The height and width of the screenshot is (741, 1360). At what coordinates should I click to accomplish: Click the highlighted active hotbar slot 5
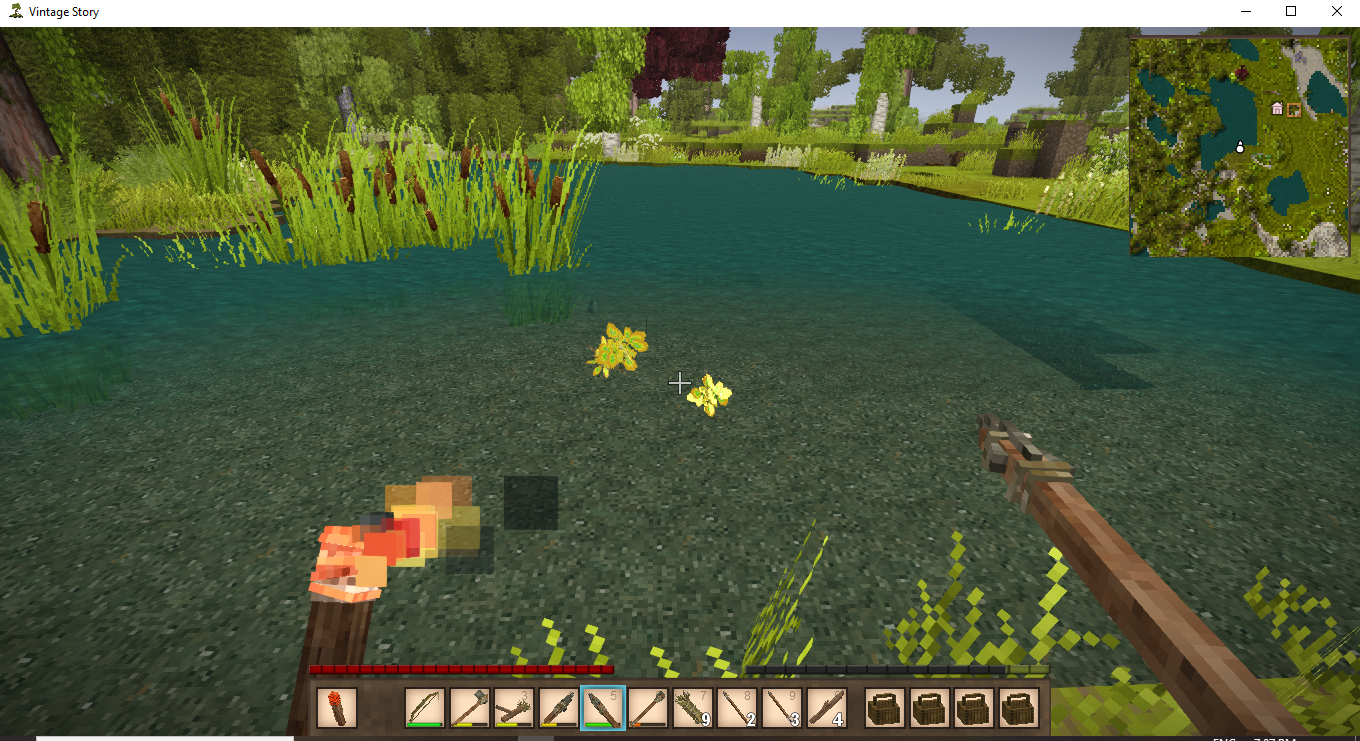pos(603,708)
